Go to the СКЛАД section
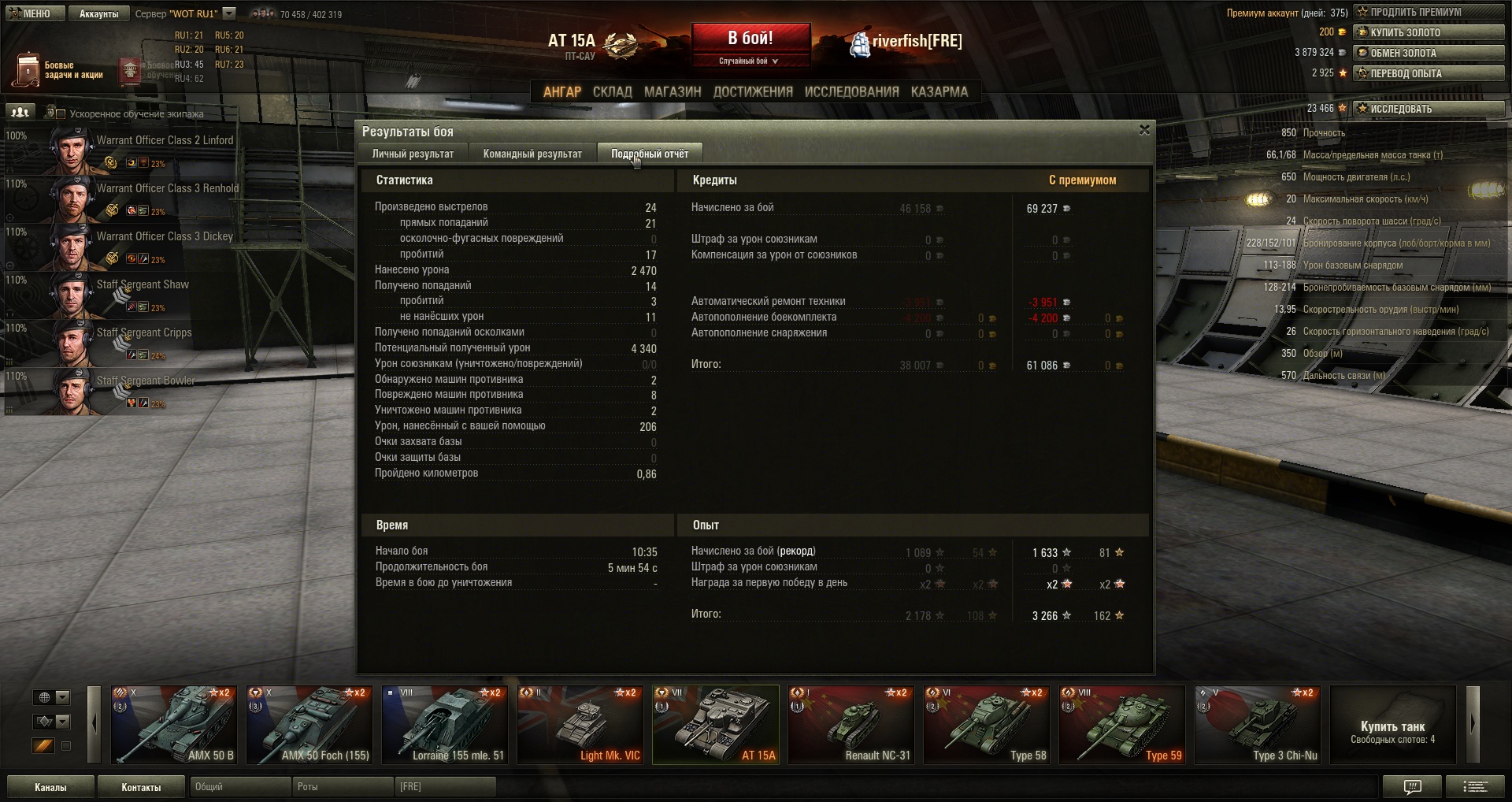The image size is (1512, 802). [x=612, y=91]
